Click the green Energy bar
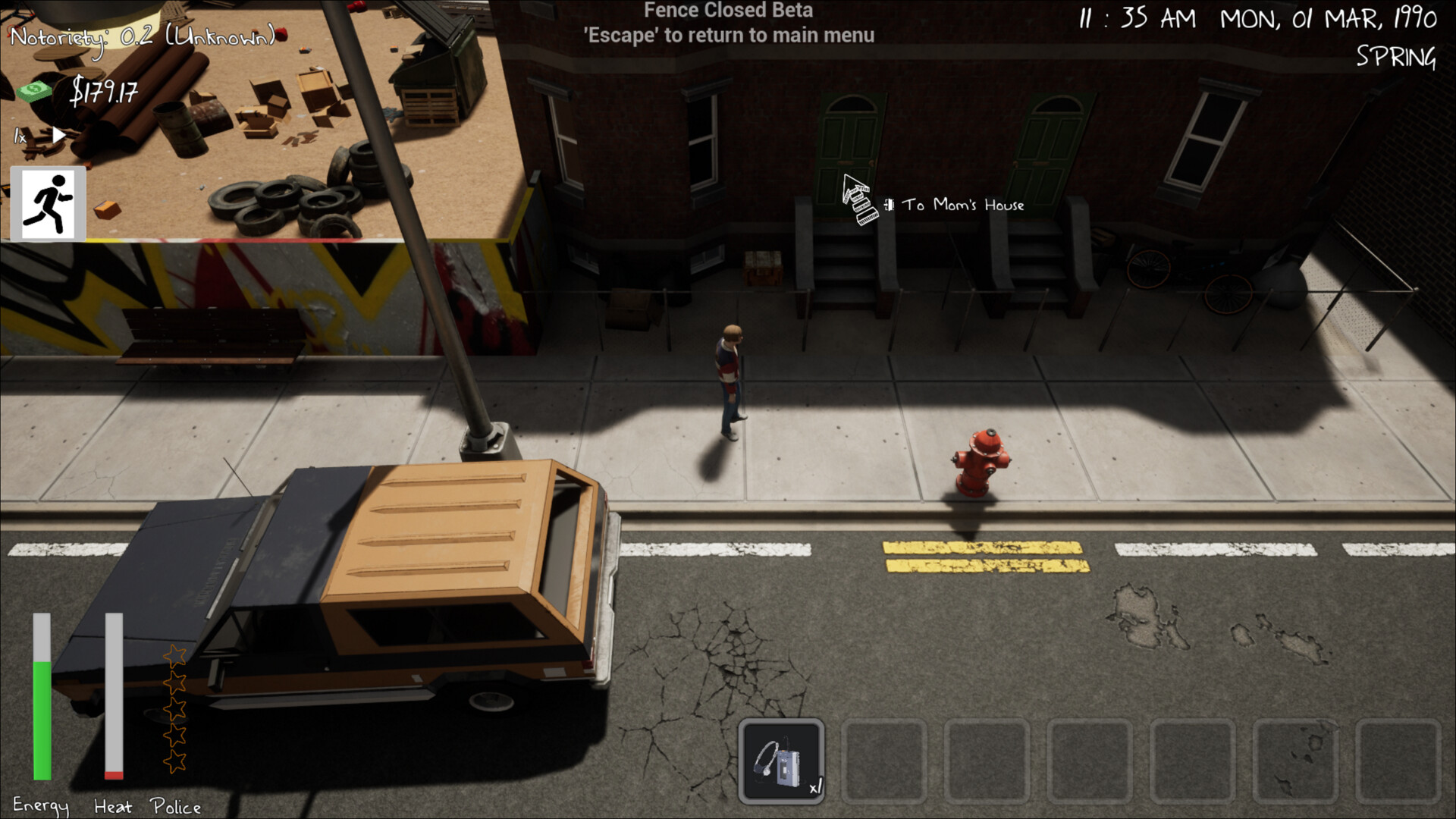1456x819 pixels. tap(42, 720)
